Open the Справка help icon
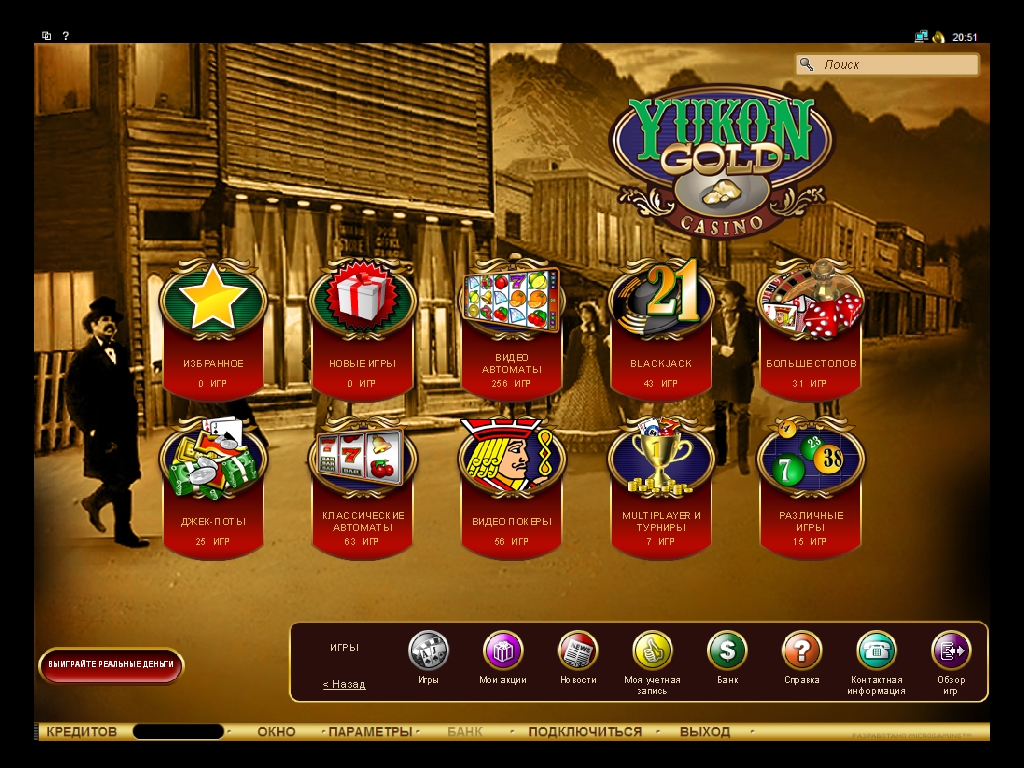Screen dimensions: 1024x768 point(802,651)
